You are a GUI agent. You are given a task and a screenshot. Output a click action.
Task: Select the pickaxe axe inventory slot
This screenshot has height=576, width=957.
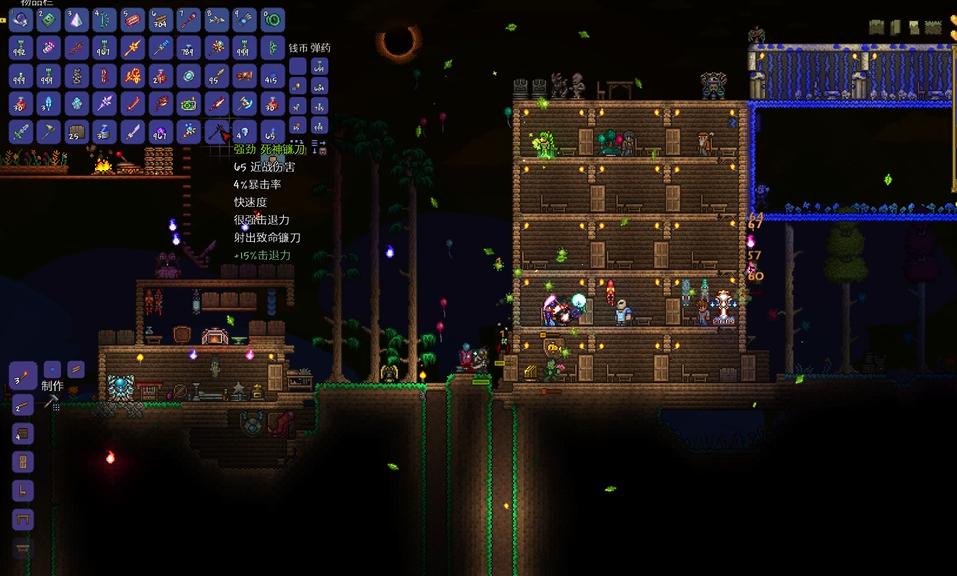coord(49,131)
